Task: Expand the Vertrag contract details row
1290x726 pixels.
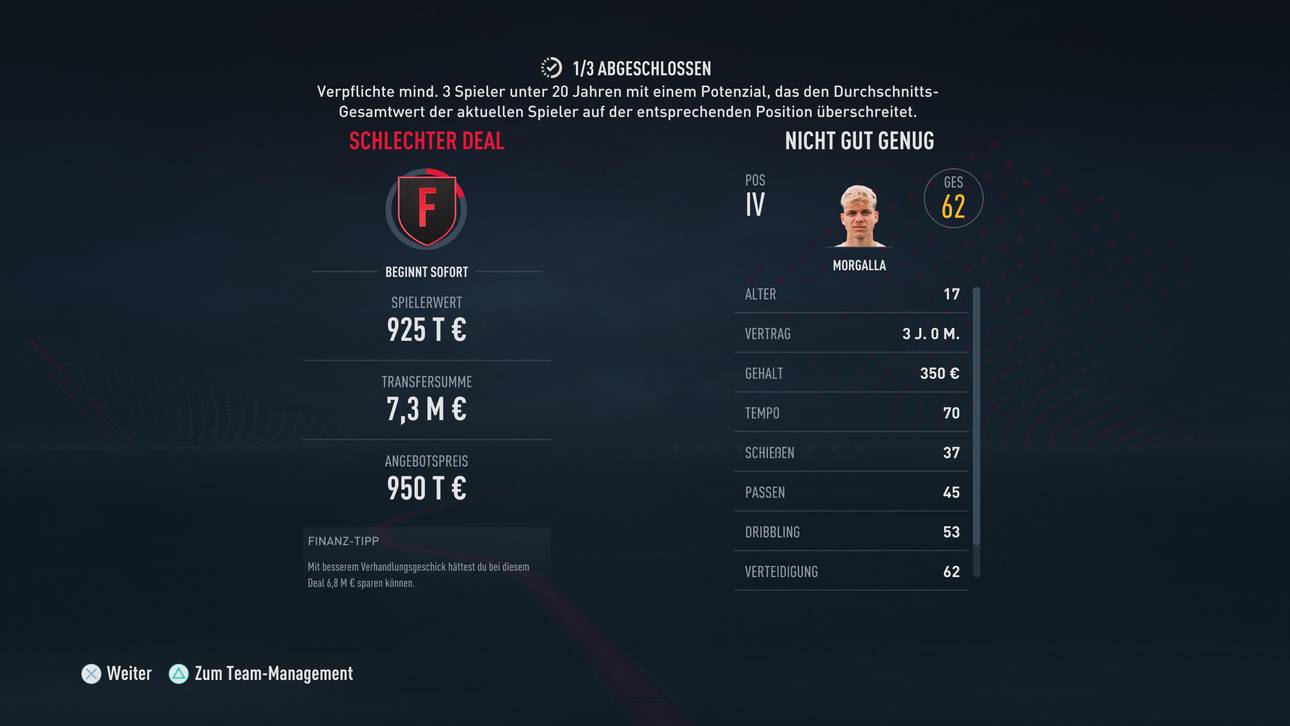Action: [850, 333]
